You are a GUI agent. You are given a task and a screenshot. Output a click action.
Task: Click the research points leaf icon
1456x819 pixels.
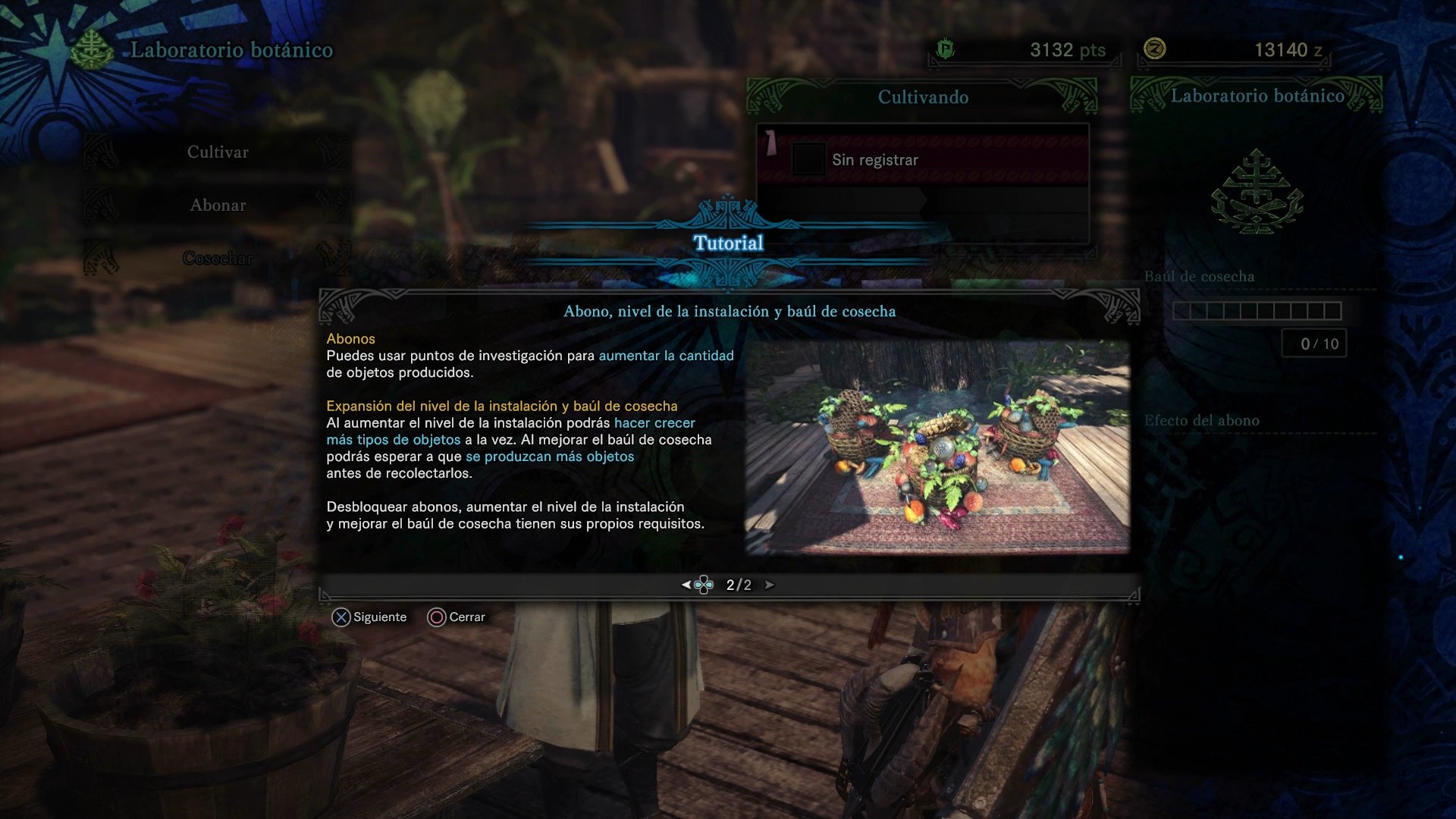(x=943, y=48)
